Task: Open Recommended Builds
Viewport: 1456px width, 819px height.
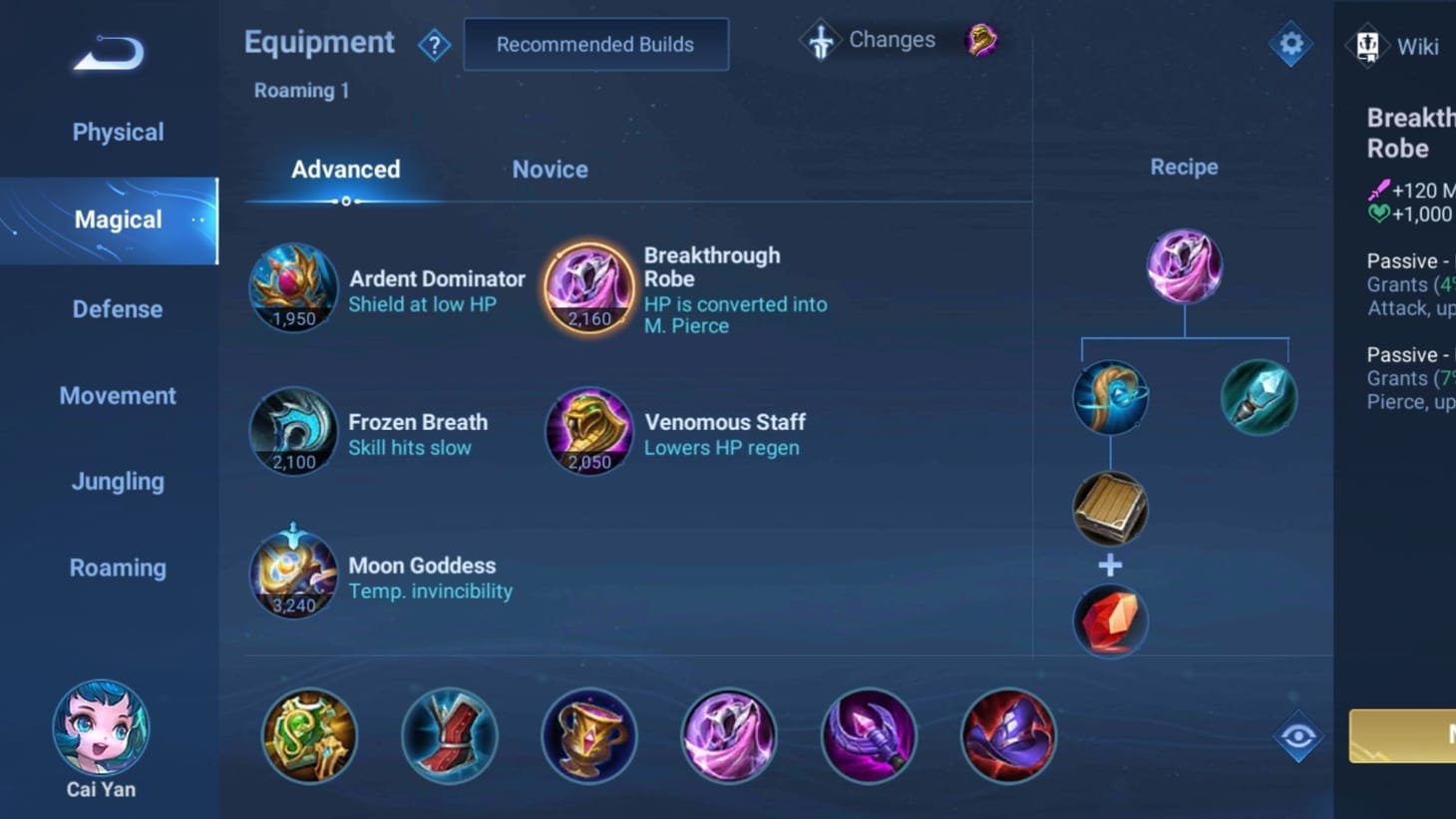Action: (595, 44)
